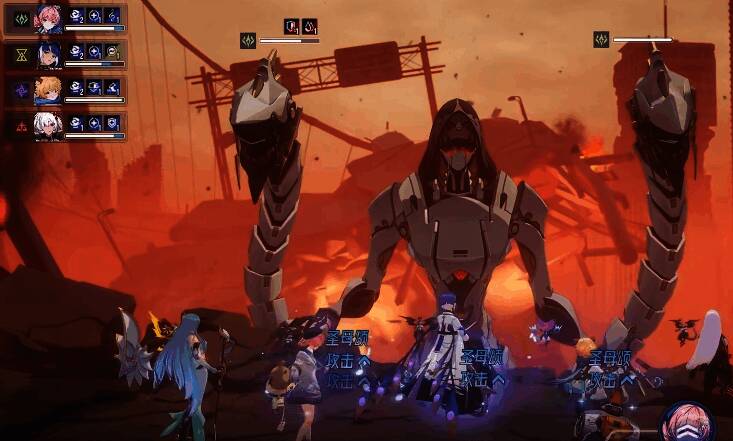Select the white-haired character portrait

pos(49,126)
